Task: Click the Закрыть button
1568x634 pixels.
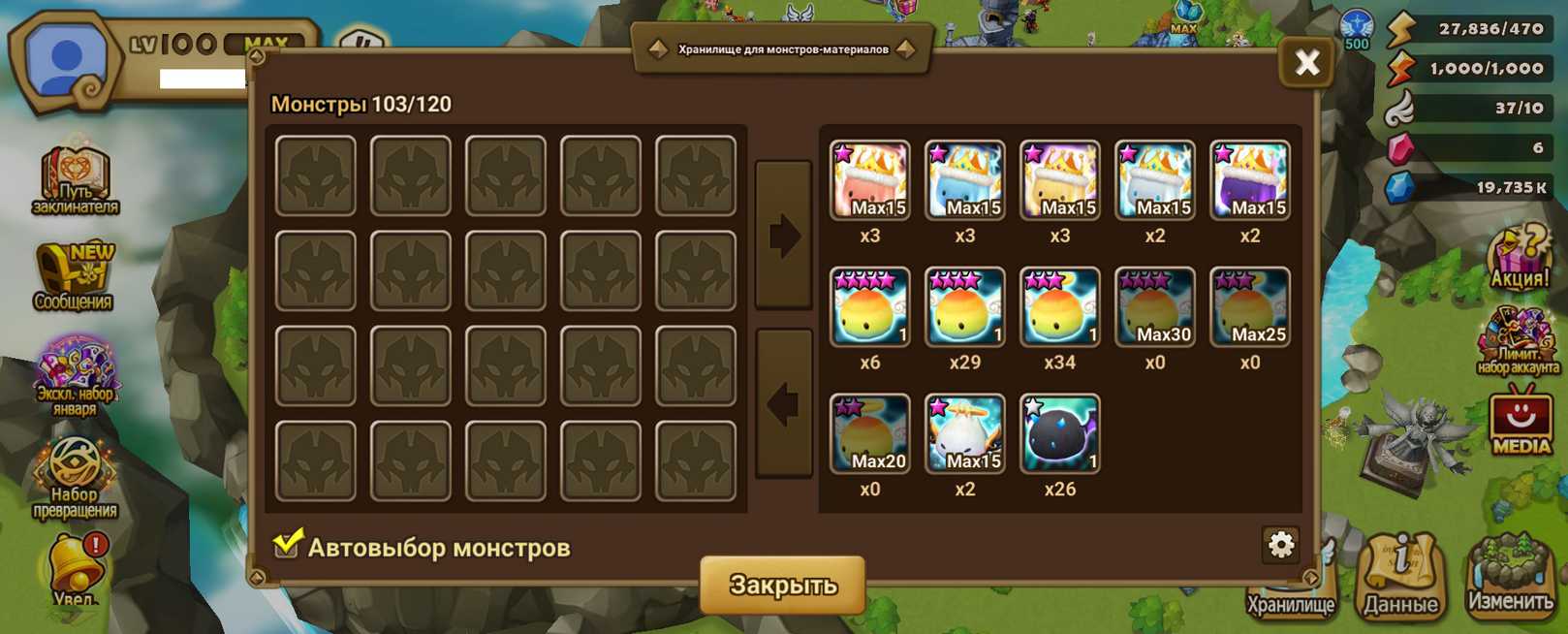Action: point(782,585)
